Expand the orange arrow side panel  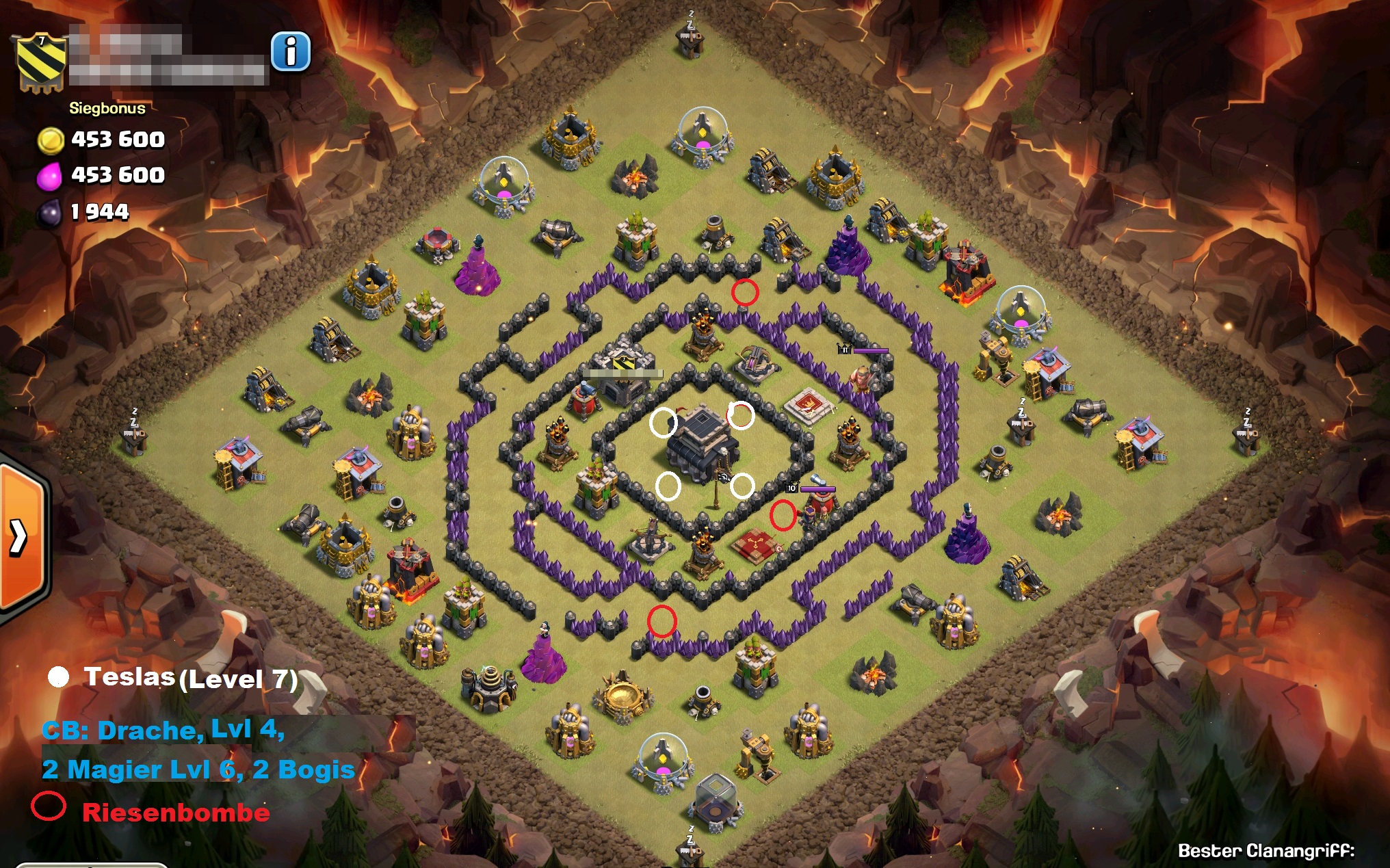pos(20,537)
